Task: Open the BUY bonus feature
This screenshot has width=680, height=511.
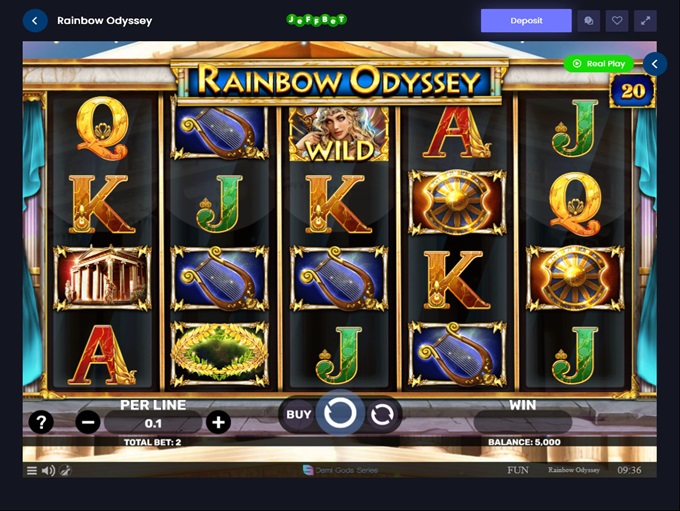Action: point(298,414)
